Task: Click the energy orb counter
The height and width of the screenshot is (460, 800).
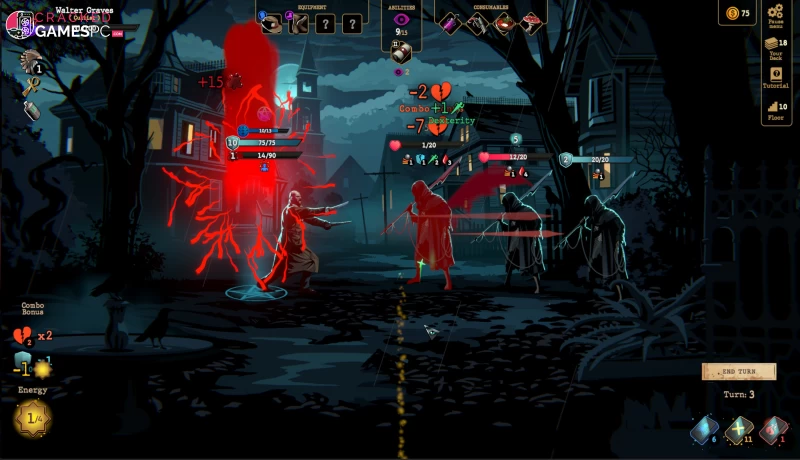Action: click(x=32, y=418)
